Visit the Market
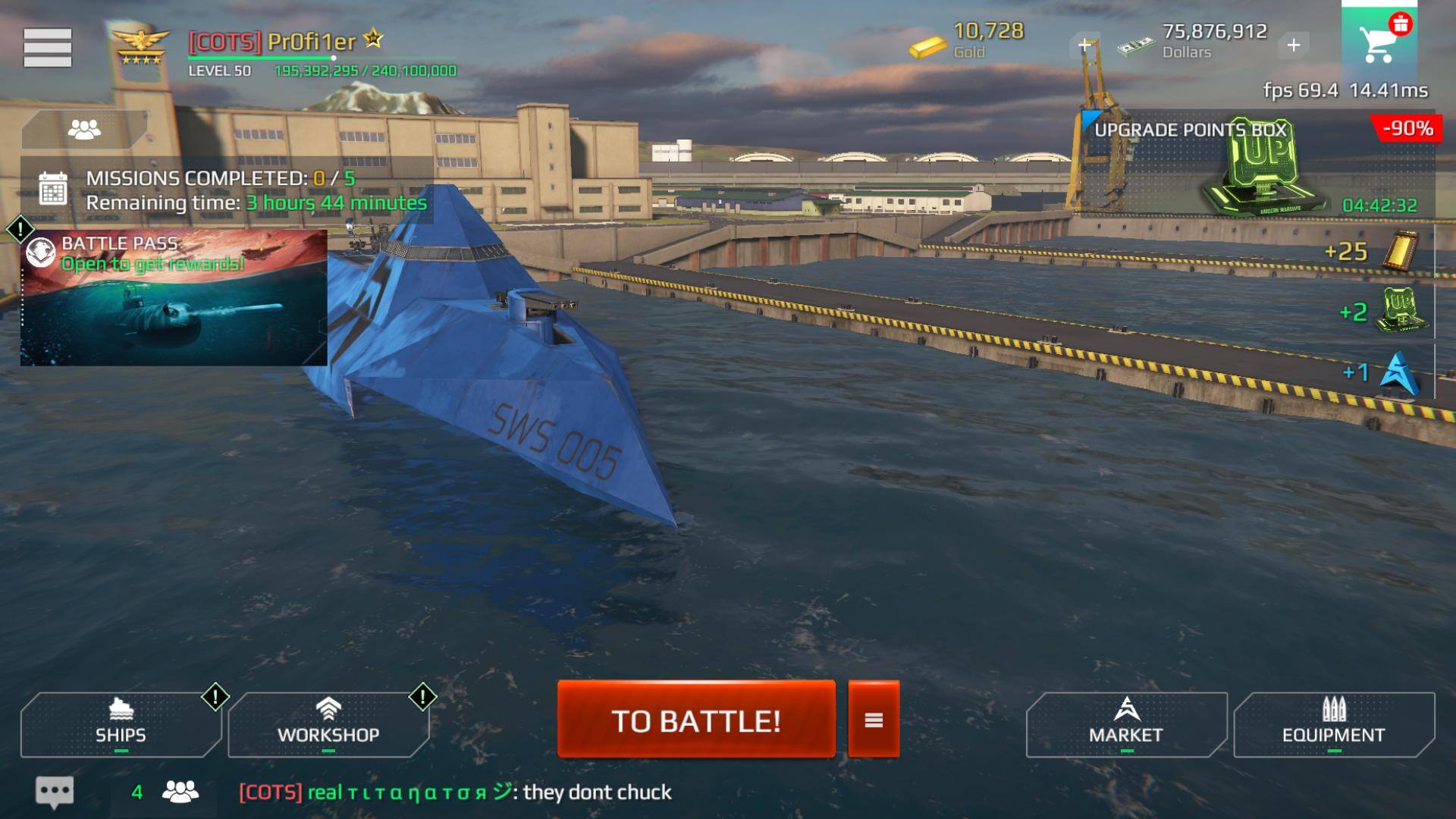 click(1126, 724)
